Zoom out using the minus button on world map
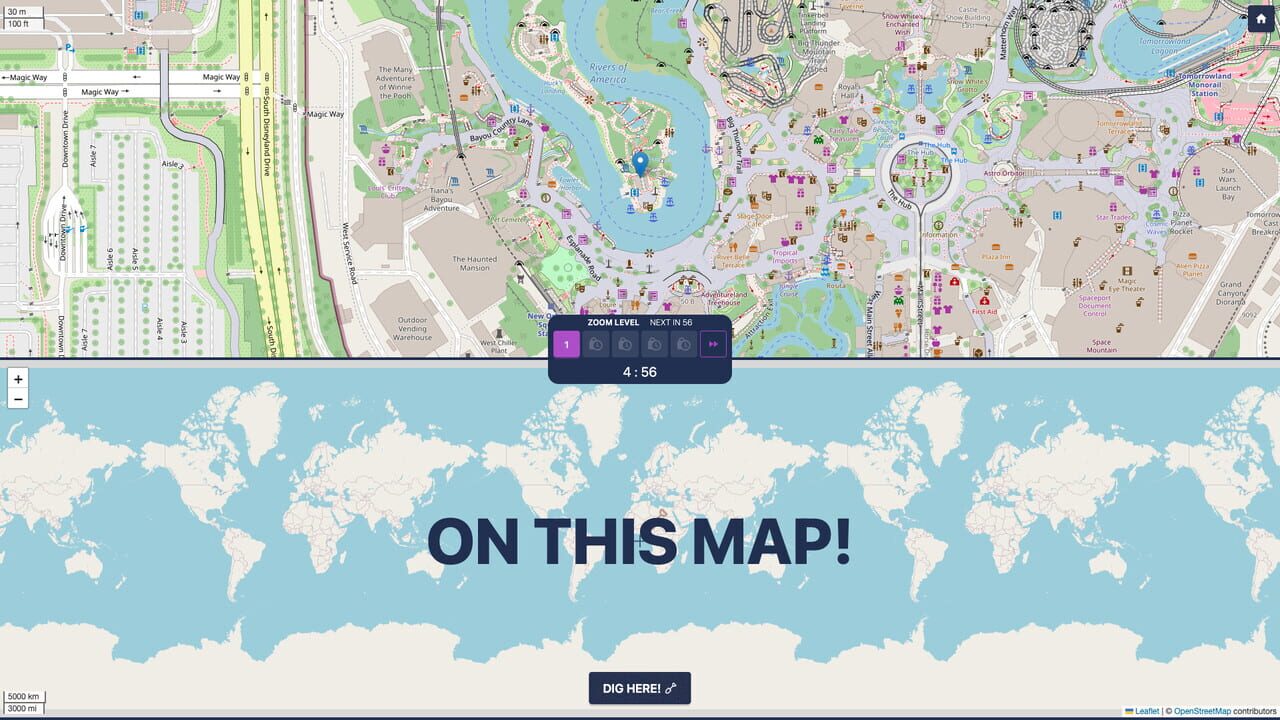Viewport: 1280px width, 720px height. pyautogui.click(x=18, y=399)
